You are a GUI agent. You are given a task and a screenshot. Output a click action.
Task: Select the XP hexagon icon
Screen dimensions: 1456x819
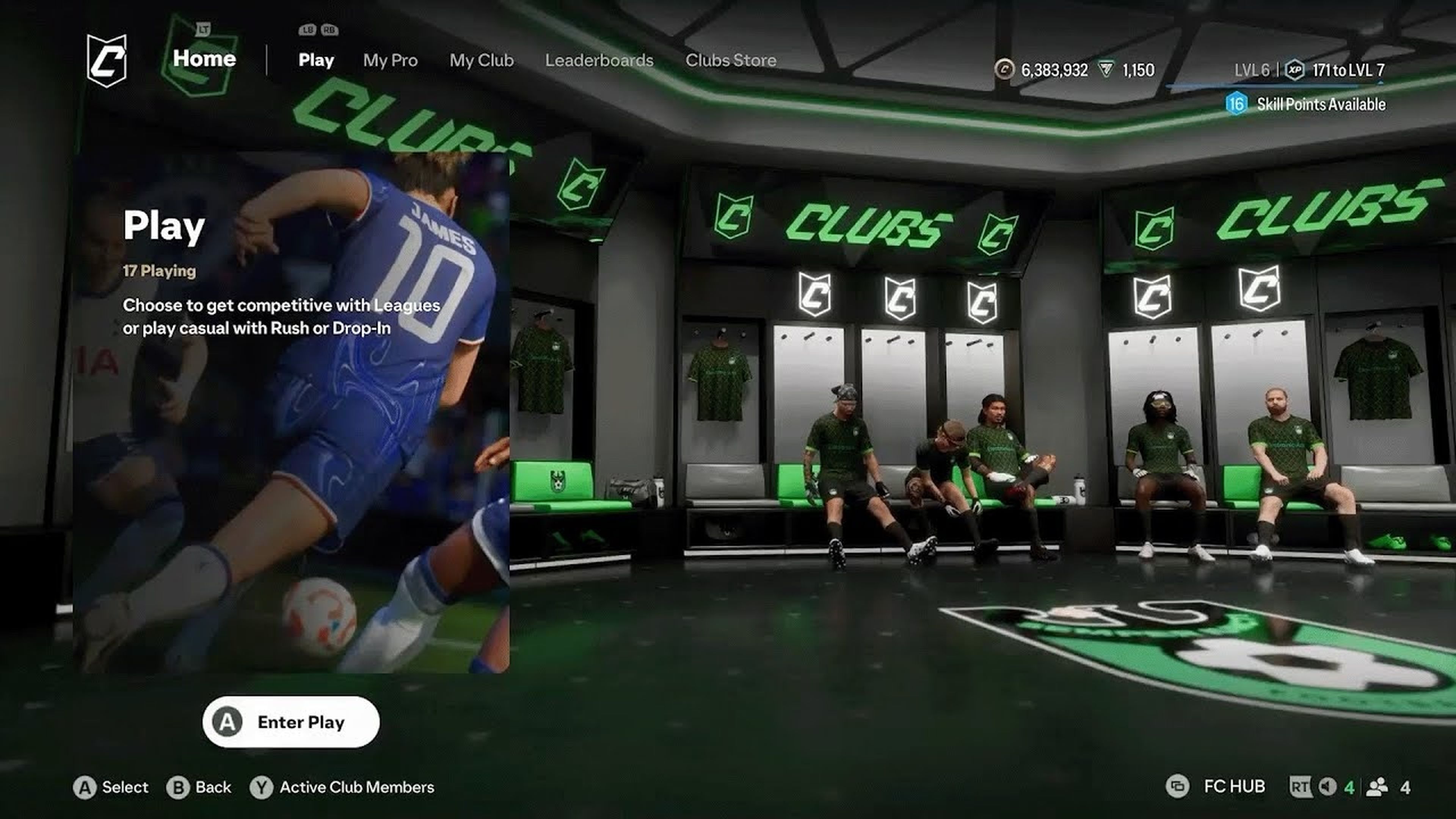[x=1296, y=69]
